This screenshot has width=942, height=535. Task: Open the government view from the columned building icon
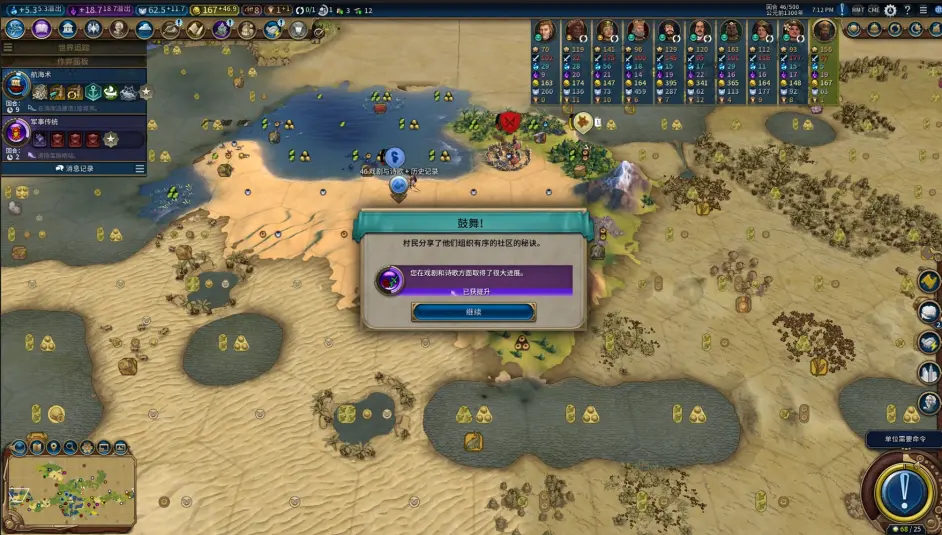(67, 29)
